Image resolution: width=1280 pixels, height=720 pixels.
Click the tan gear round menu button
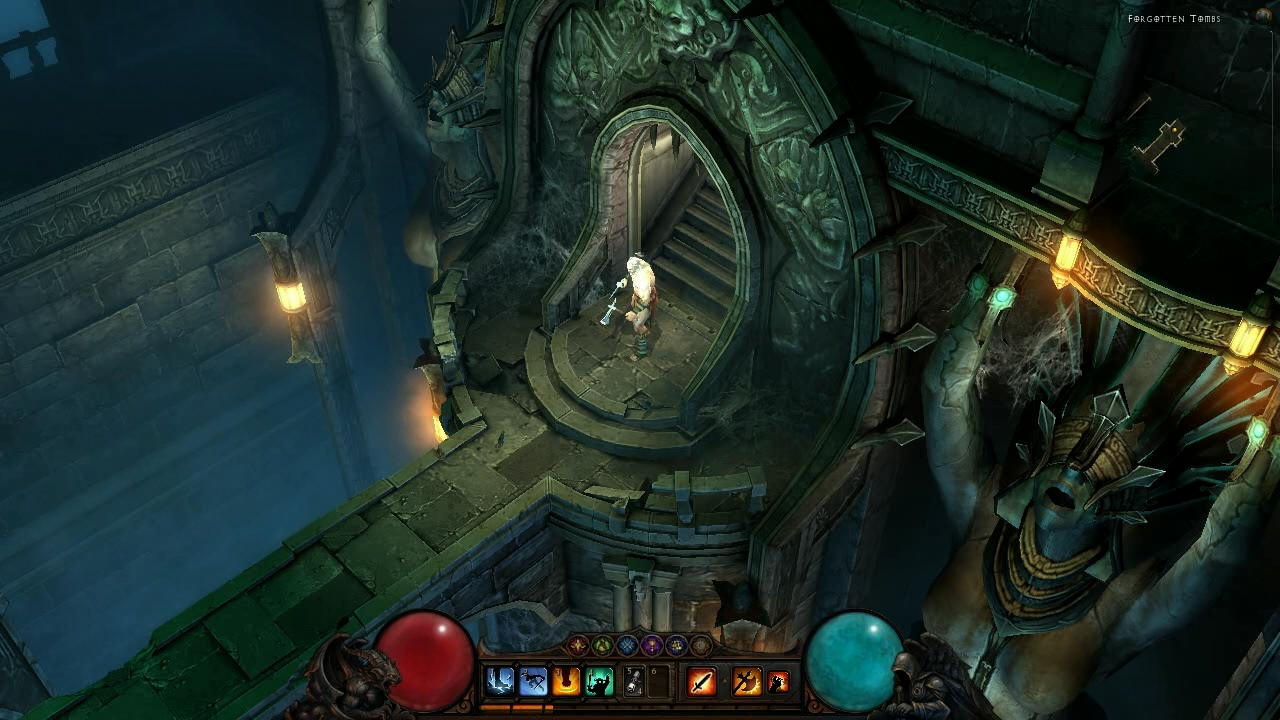pos(700,645)
